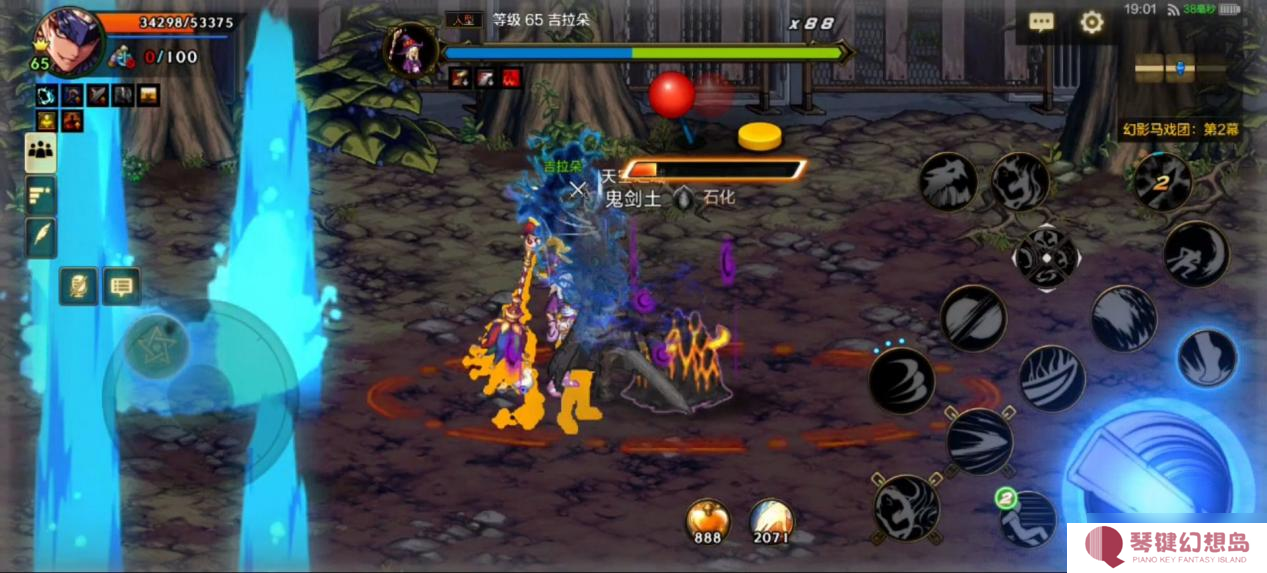Activate the whirlwind skill with three blue dots
Screen dimensions: 1267x573
pyautogui.click(x=901, y=381)
